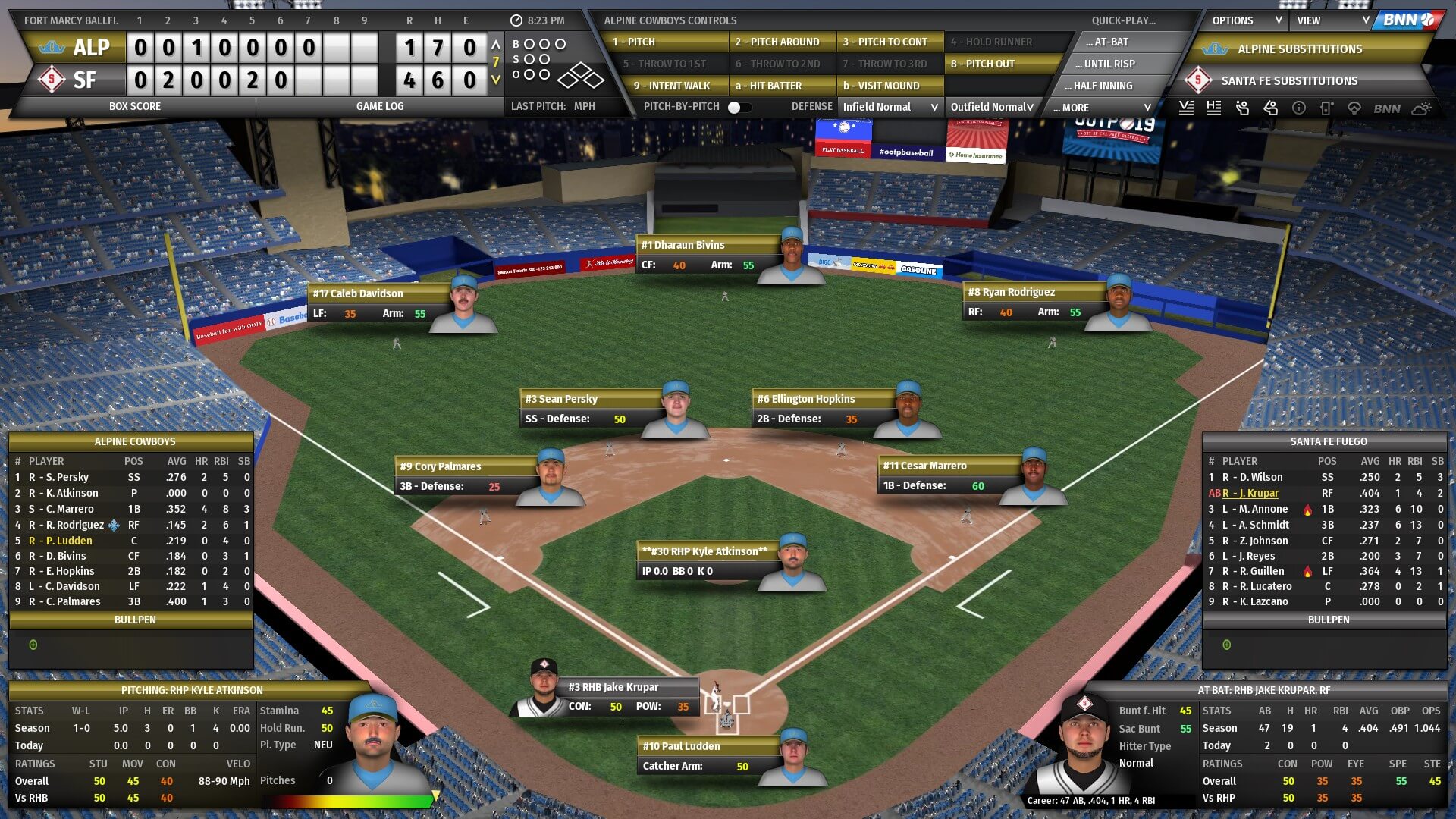
Task: Open the Options menu
Action: point(1246,21)
